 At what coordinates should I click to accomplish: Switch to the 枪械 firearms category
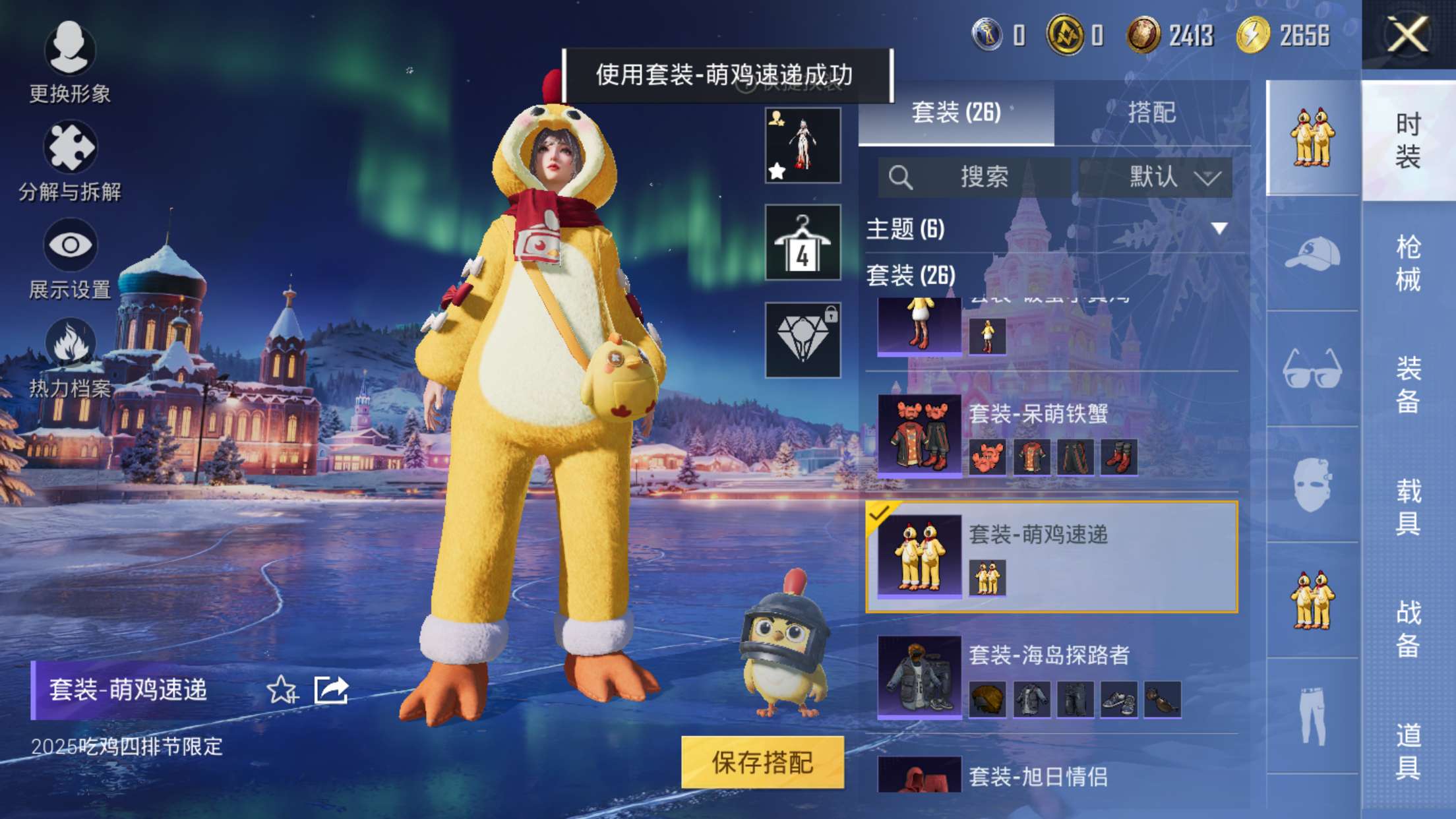pos(1408,263)
